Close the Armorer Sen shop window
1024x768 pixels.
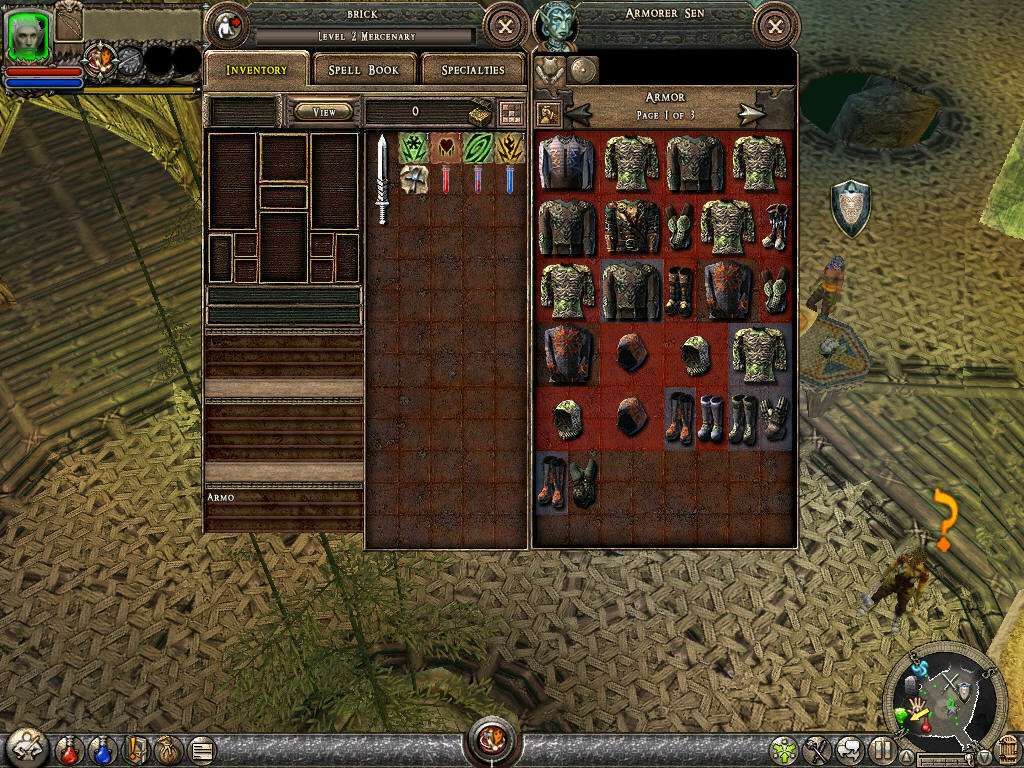[775, 27]
